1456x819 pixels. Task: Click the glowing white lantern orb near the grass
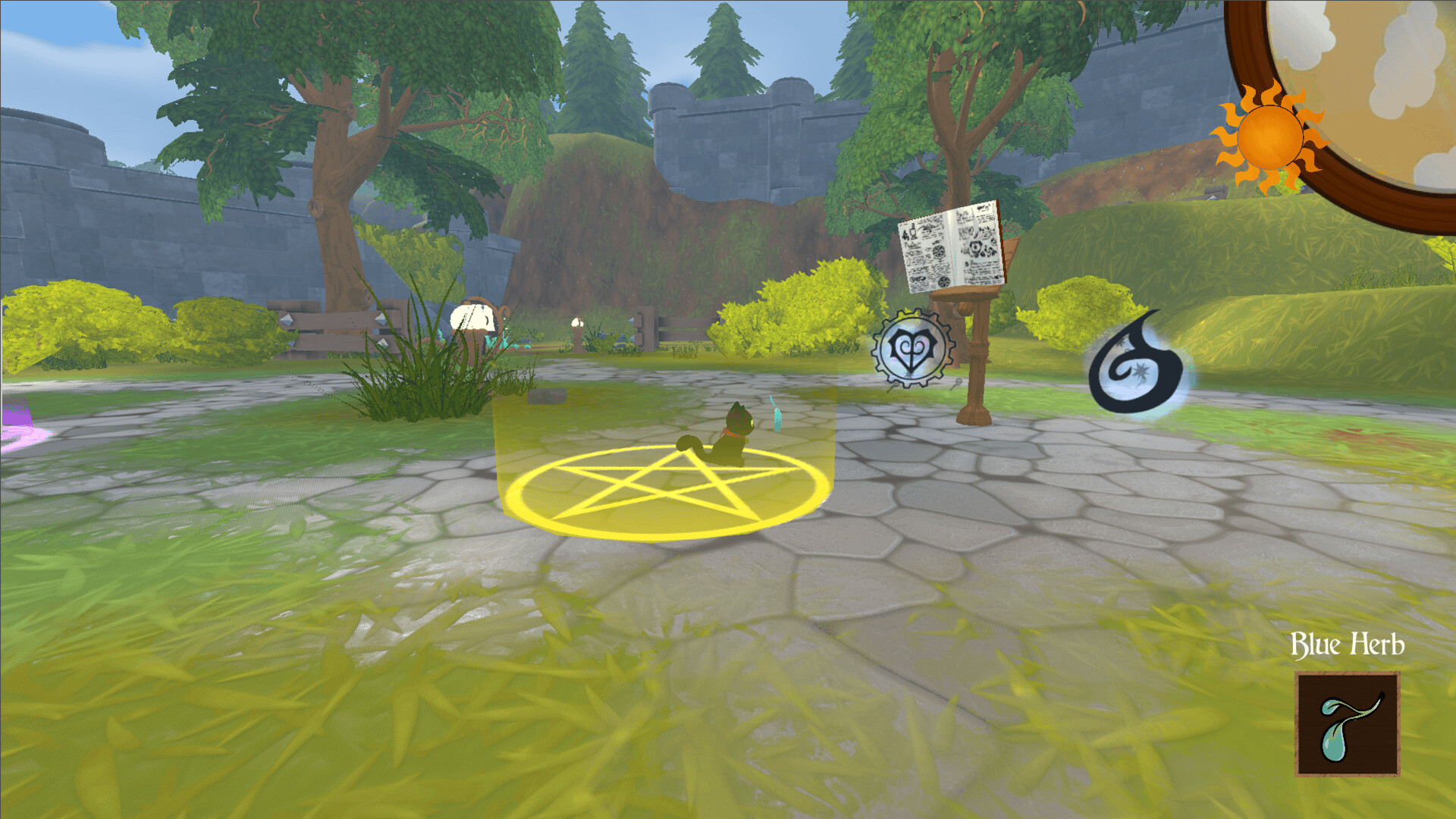pos(472,316)
